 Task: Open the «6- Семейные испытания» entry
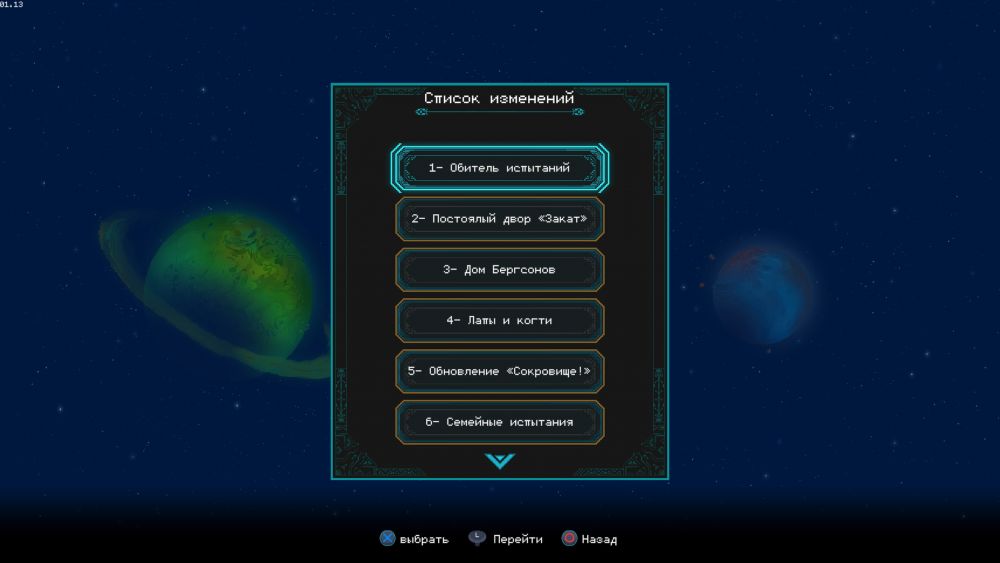pyautogui.click(x=499, y=422)
